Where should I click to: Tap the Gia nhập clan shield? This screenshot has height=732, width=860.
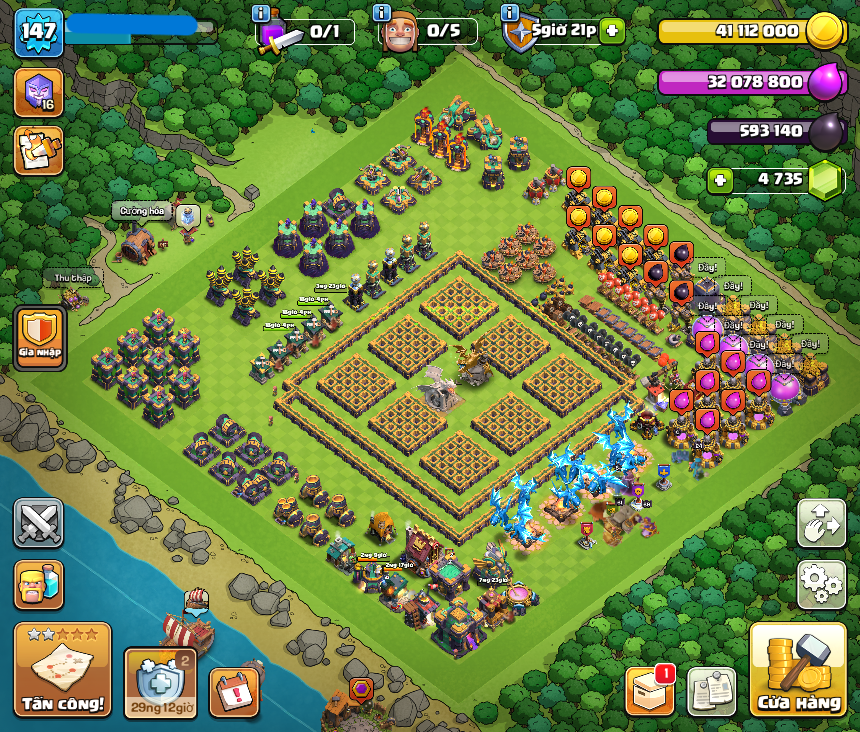coord(40,338)
